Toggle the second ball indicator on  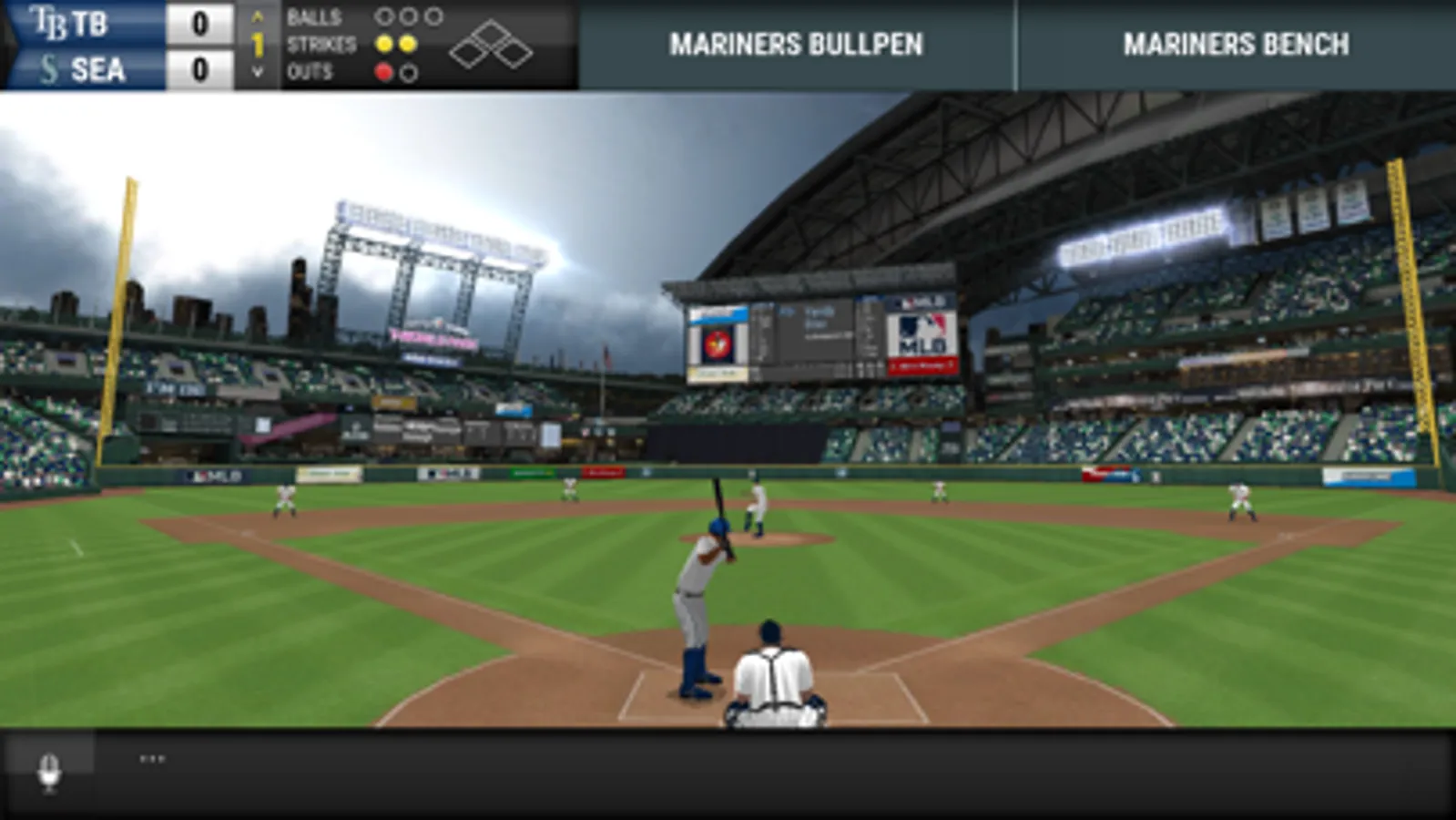tap(409, 16)
